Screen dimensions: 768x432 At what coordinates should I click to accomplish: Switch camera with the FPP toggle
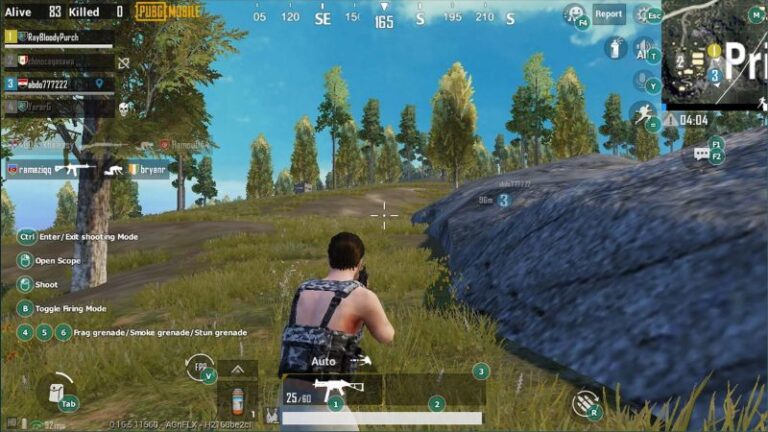click(199, 367)
